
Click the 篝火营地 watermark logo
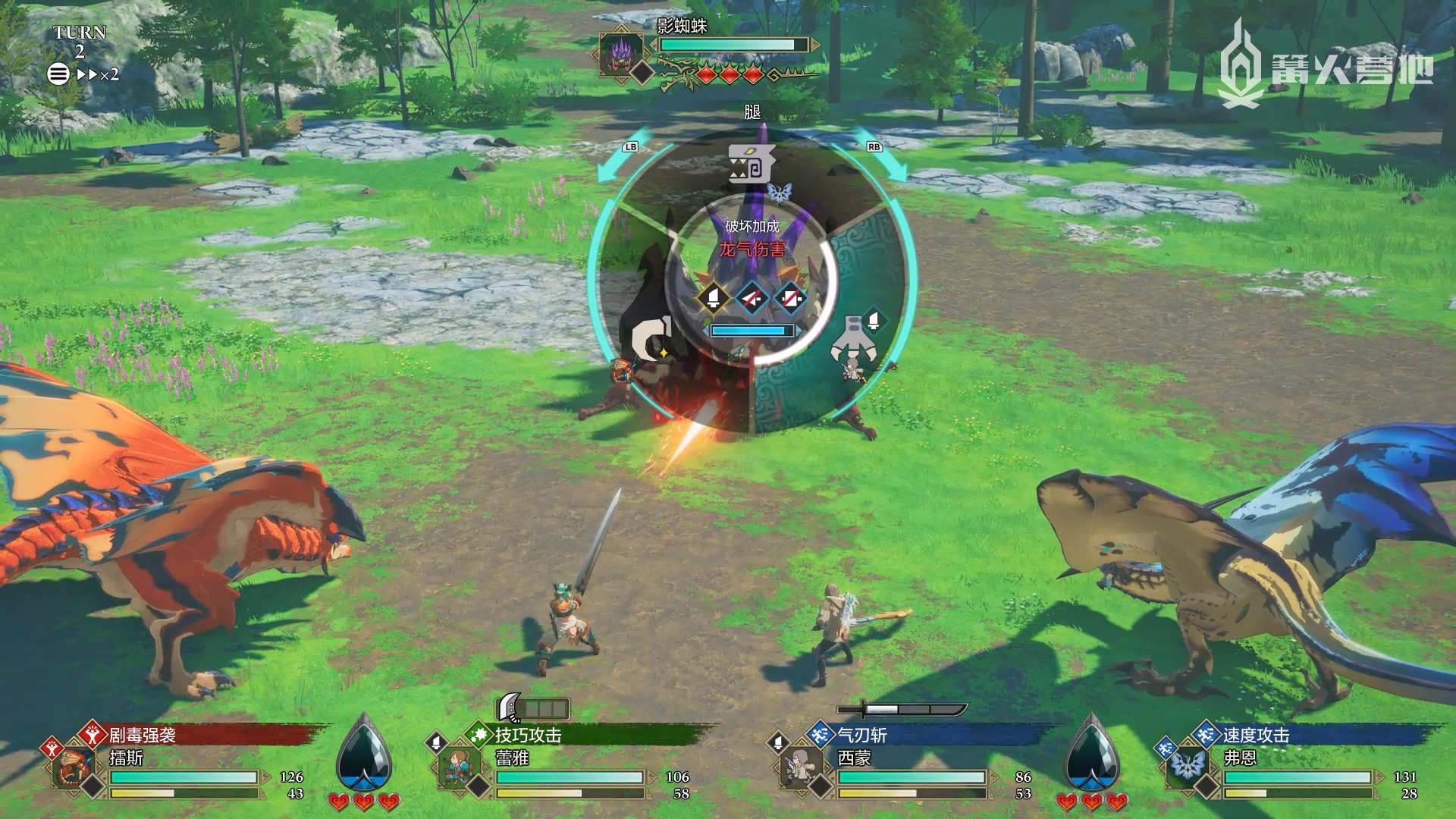coord(1324,64)
